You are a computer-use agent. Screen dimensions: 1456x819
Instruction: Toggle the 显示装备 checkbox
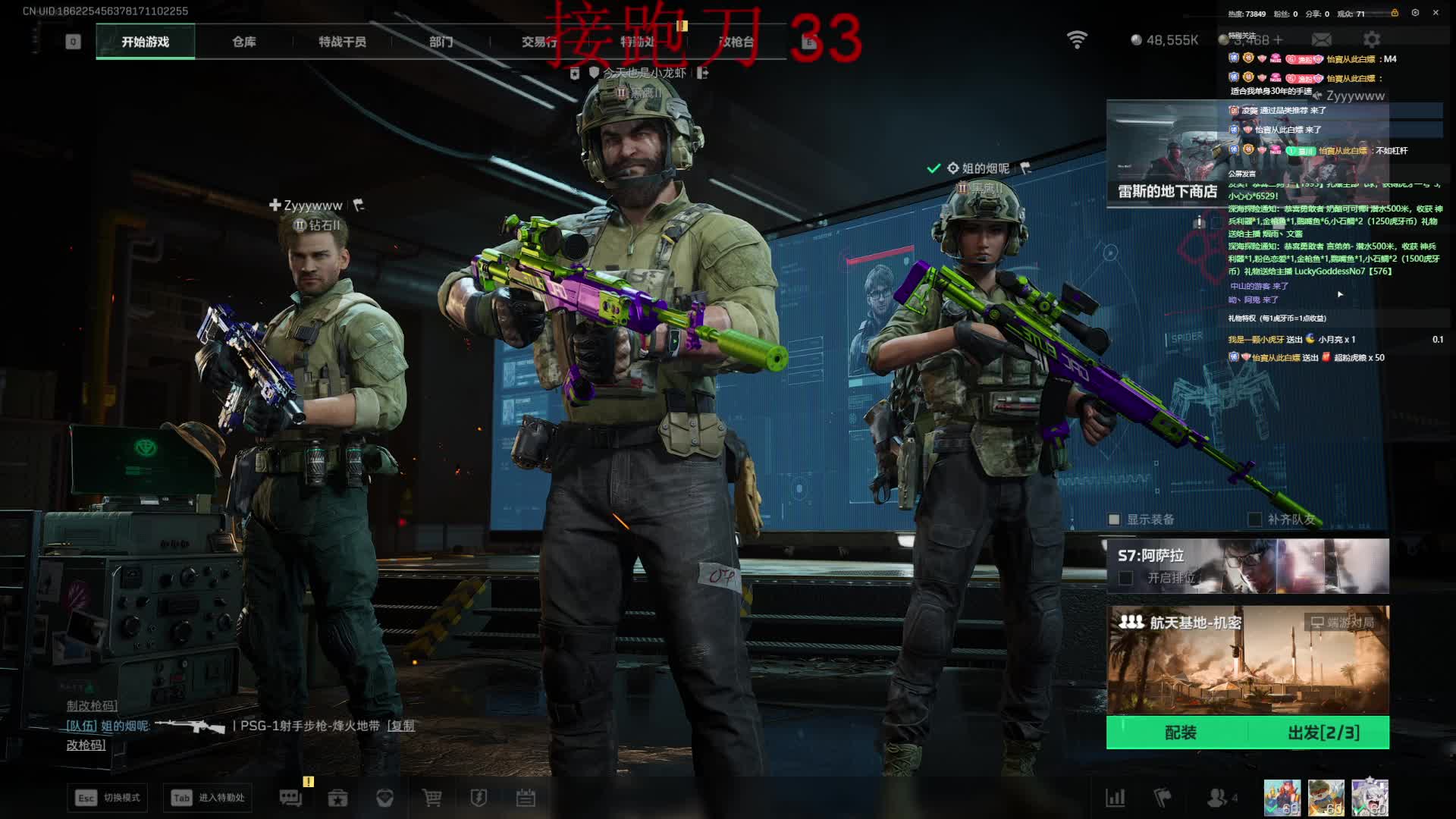point(1114,519)
